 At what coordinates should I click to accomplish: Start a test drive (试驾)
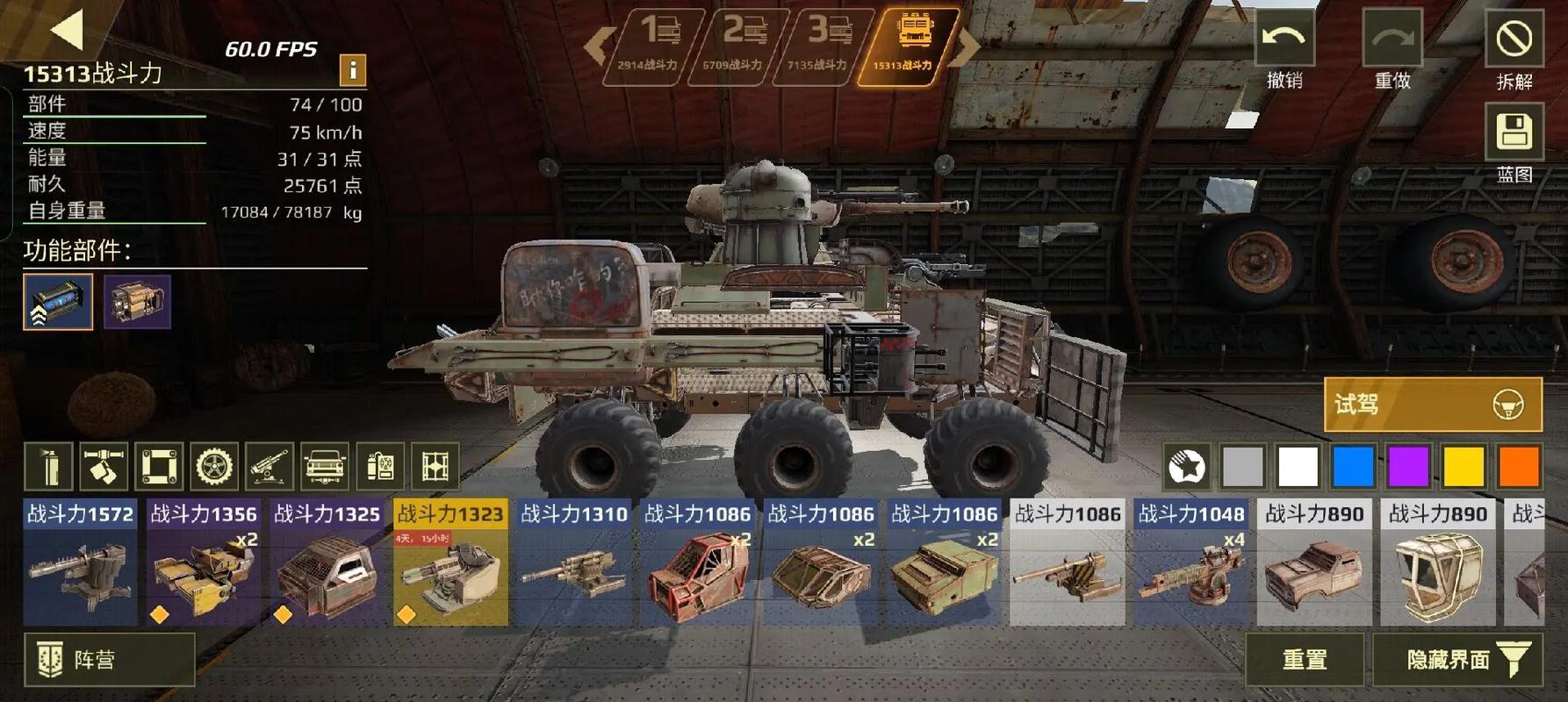click(x=1432, y=405)
